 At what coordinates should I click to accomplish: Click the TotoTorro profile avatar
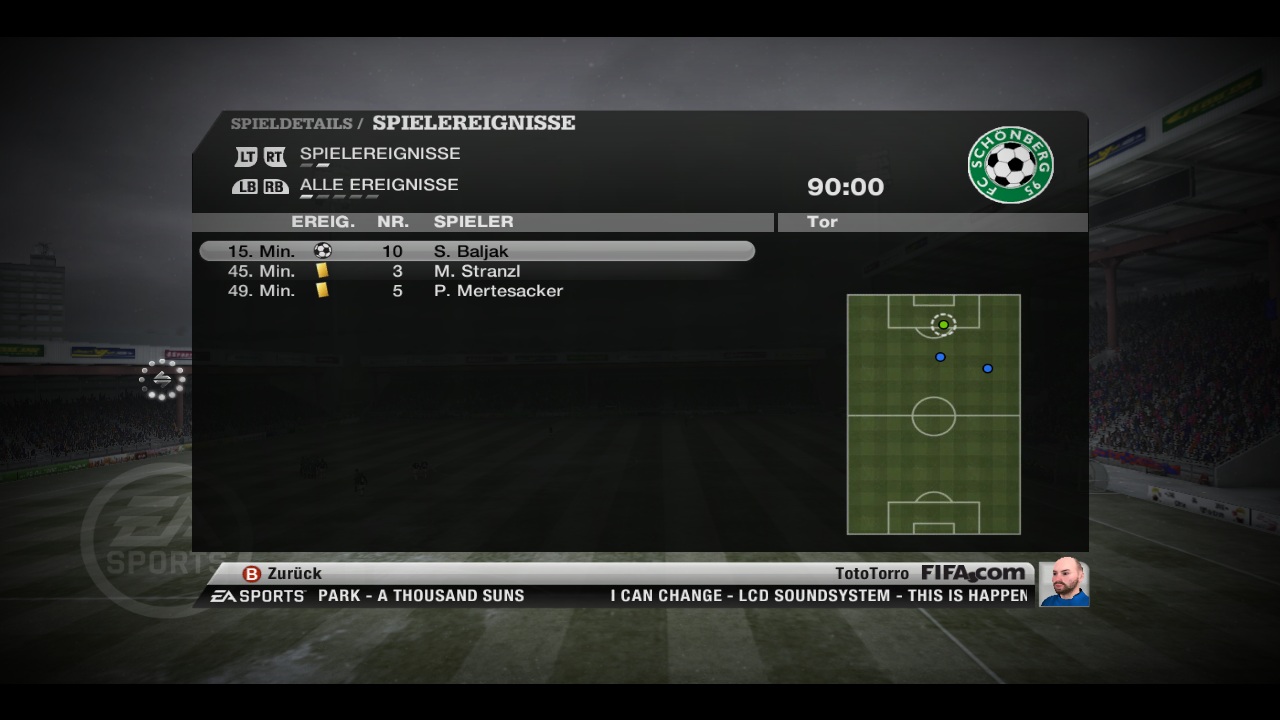1063,582
